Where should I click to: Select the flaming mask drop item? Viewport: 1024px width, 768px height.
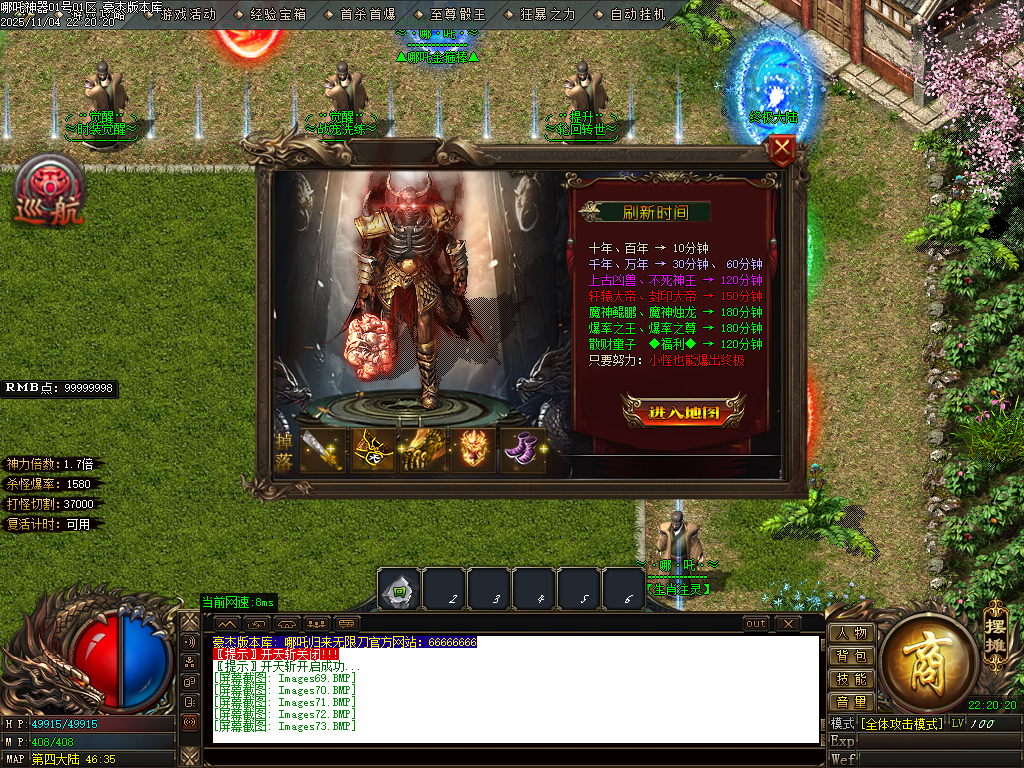click(x=474, y=451)
